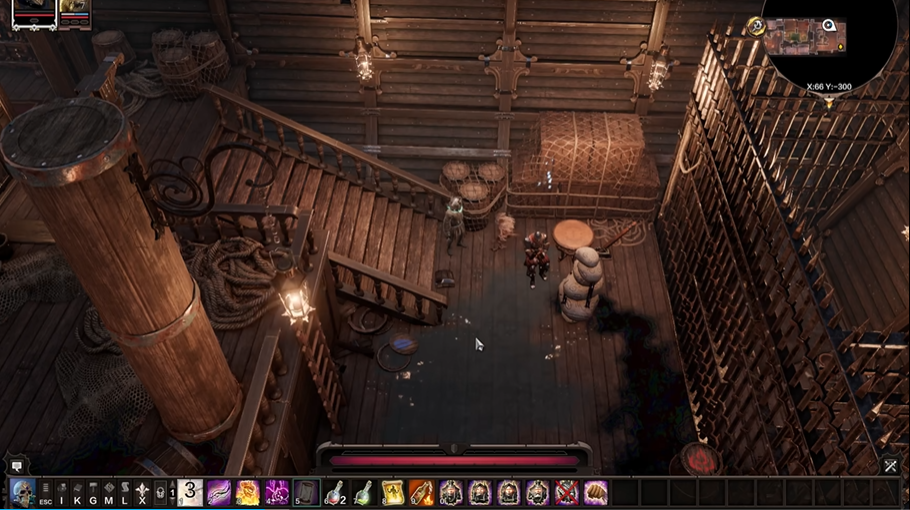Use the red potion with count 2
910x510 pixels.
335,493
